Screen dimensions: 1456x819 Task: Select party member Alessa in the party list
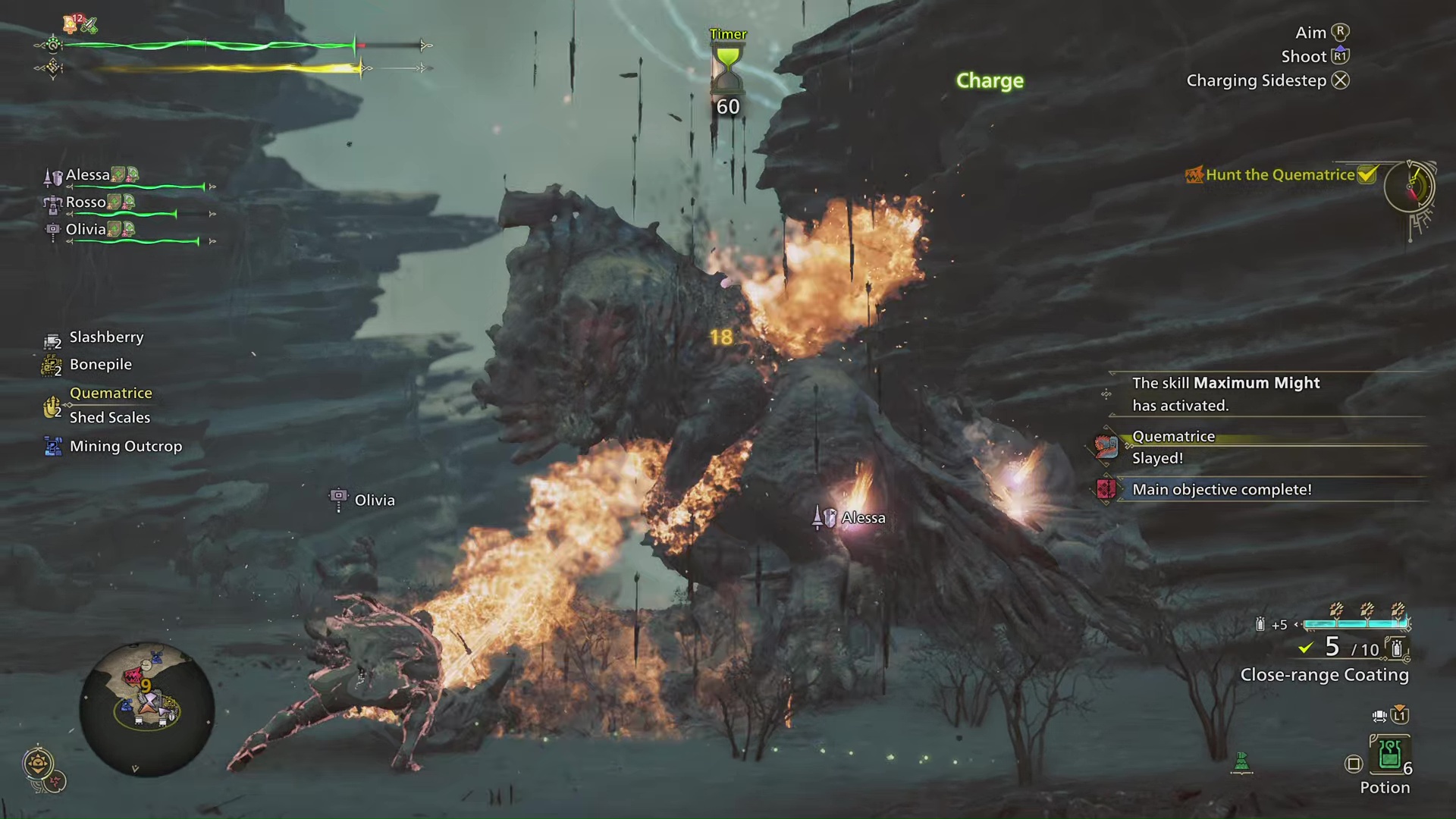[x=88, y=175]
